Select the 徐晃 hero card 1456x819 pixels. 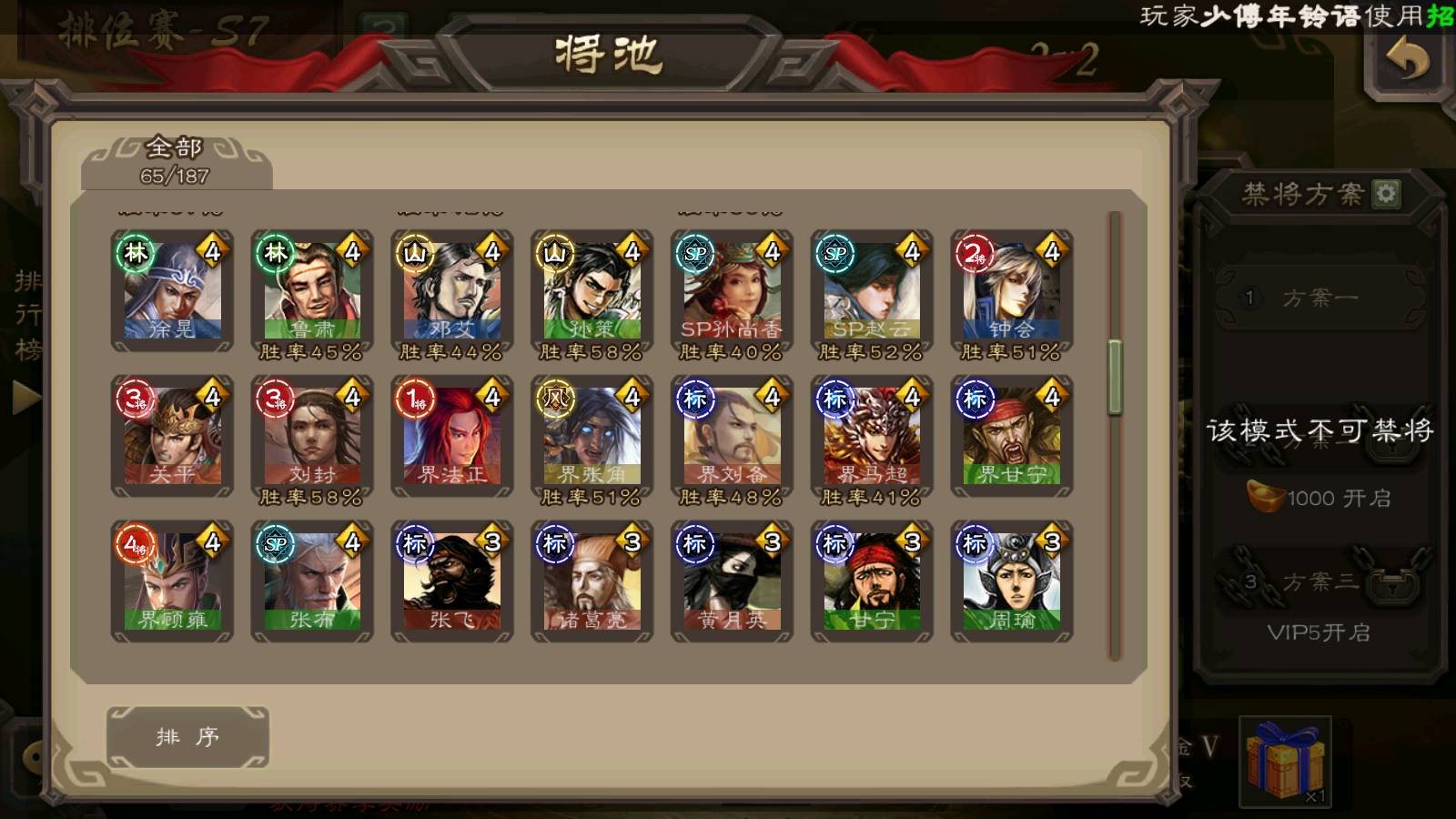point(172,291)
